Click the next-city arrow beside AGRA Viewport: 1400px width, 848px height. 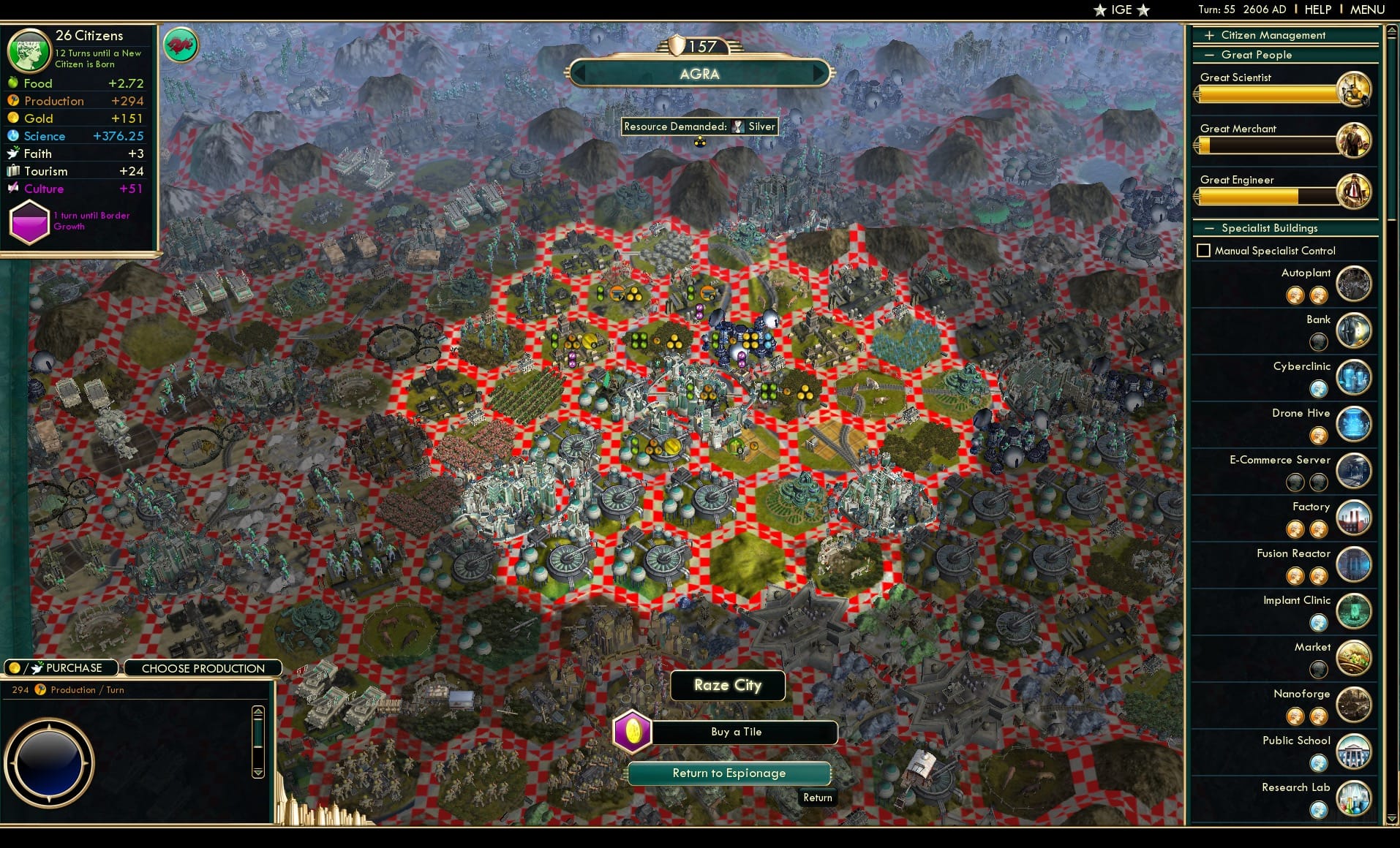coord(819,74)
